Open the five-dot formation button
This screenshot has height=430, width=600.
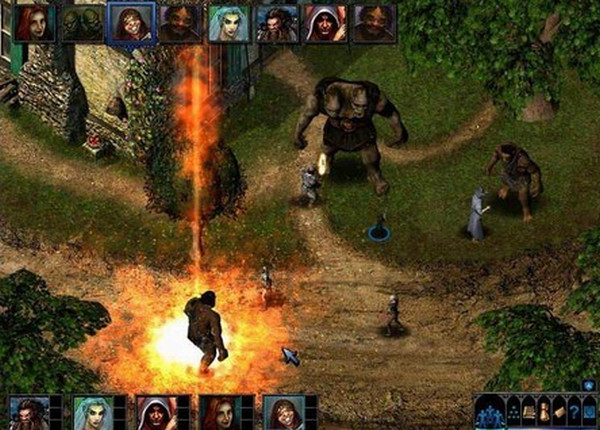pyautogui.click(x=514, y=411)
